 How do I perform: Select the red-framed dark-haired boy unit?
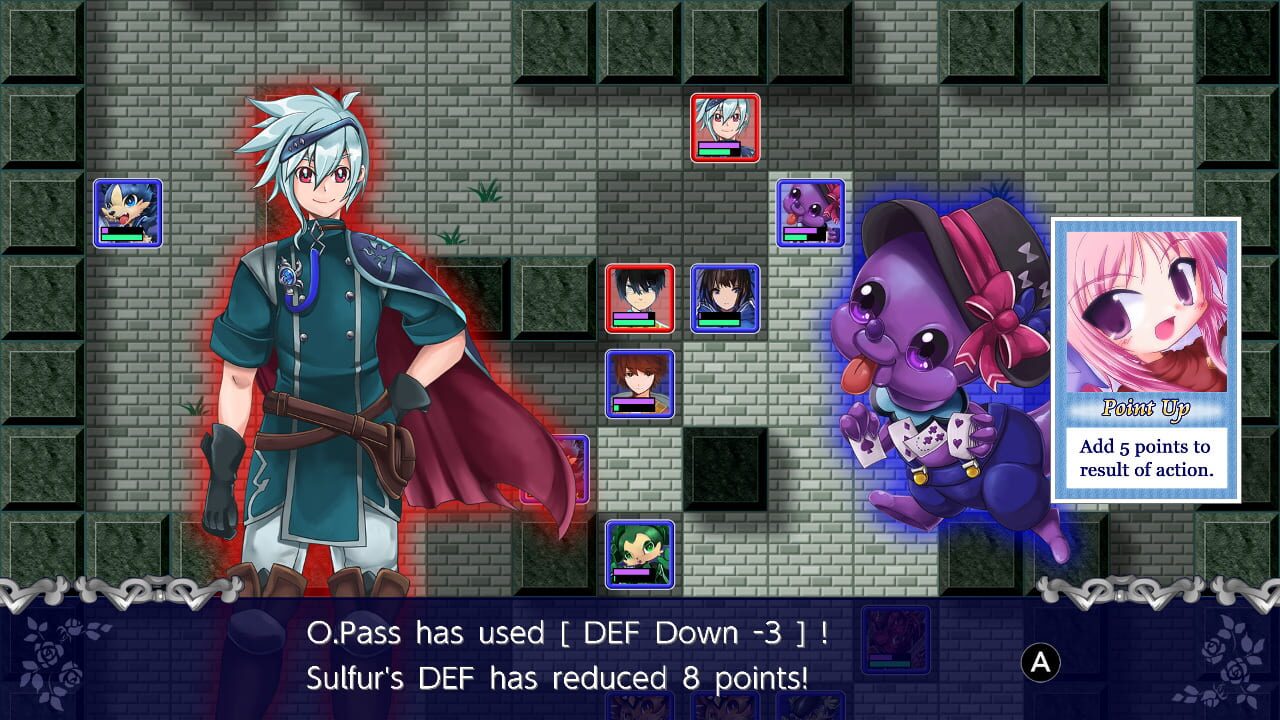(638, 300)
